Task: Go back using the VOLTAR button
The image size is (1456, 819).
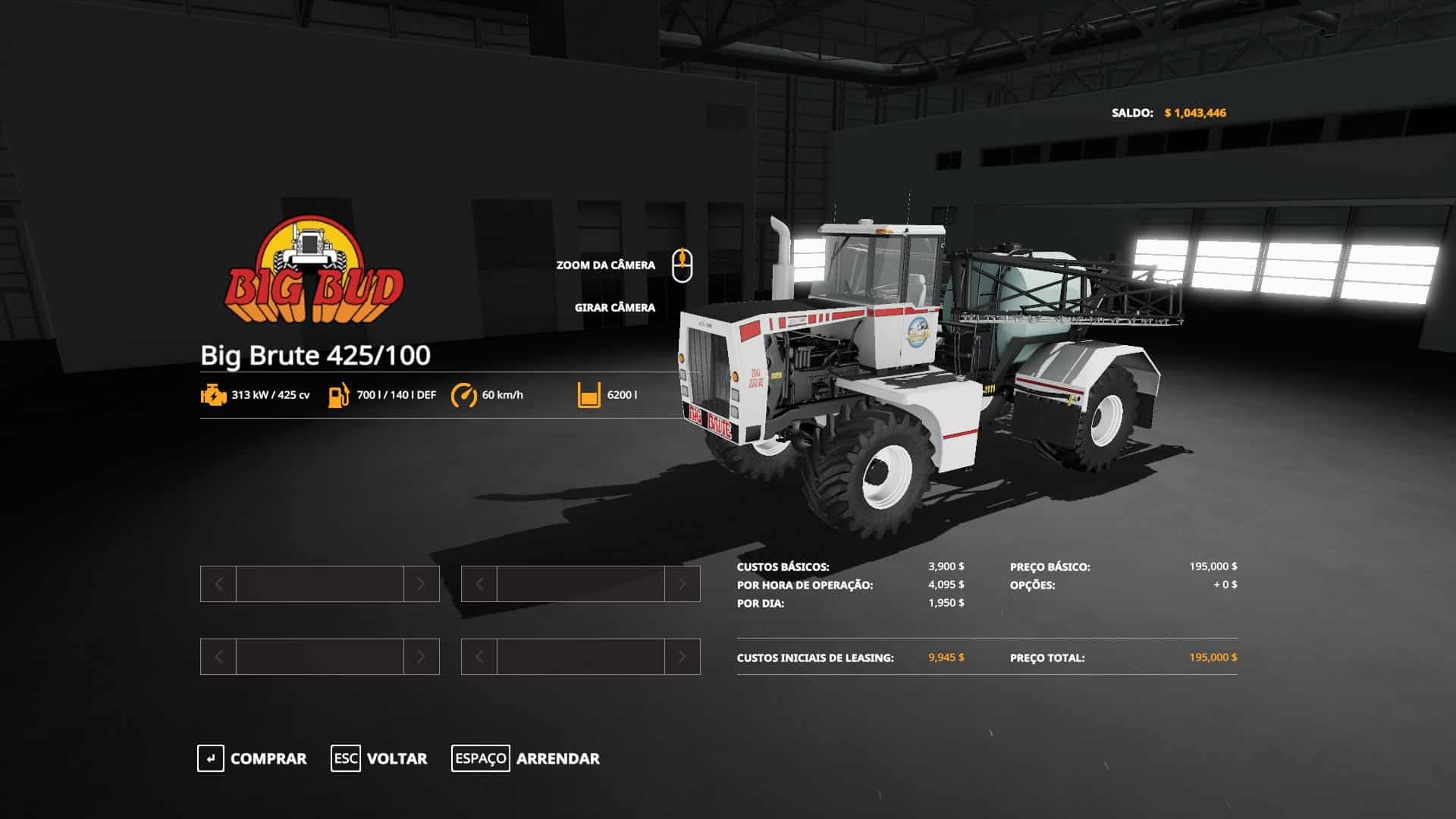Action: [379, 758]
